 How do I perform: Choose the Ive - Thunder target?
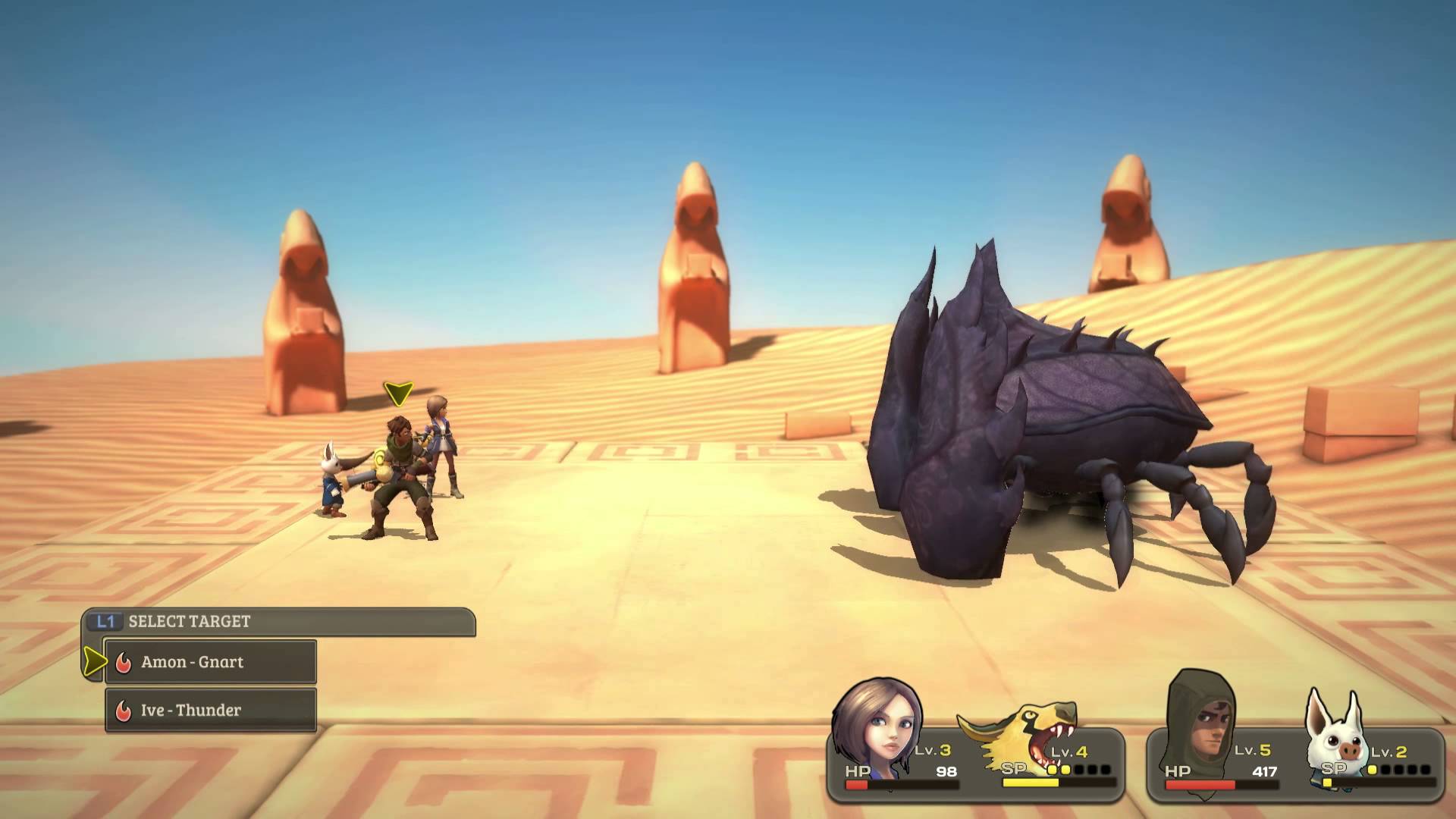click(210, 711)
